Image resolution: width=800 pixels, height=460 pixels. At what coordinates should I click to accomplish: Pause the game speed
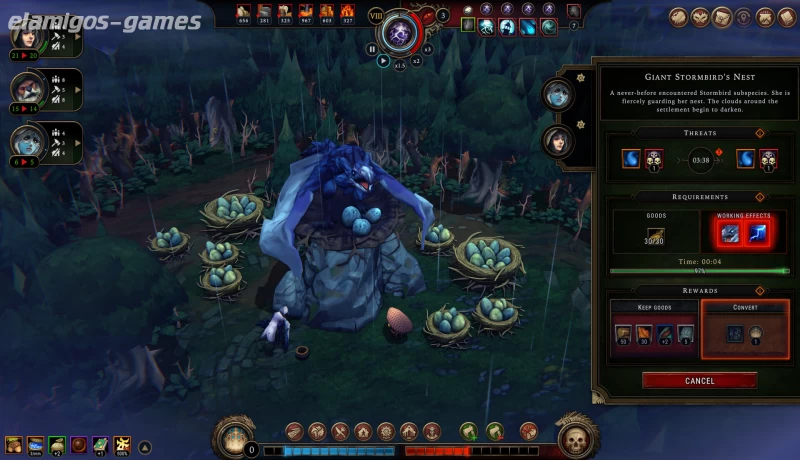click(x=372, y=48)
